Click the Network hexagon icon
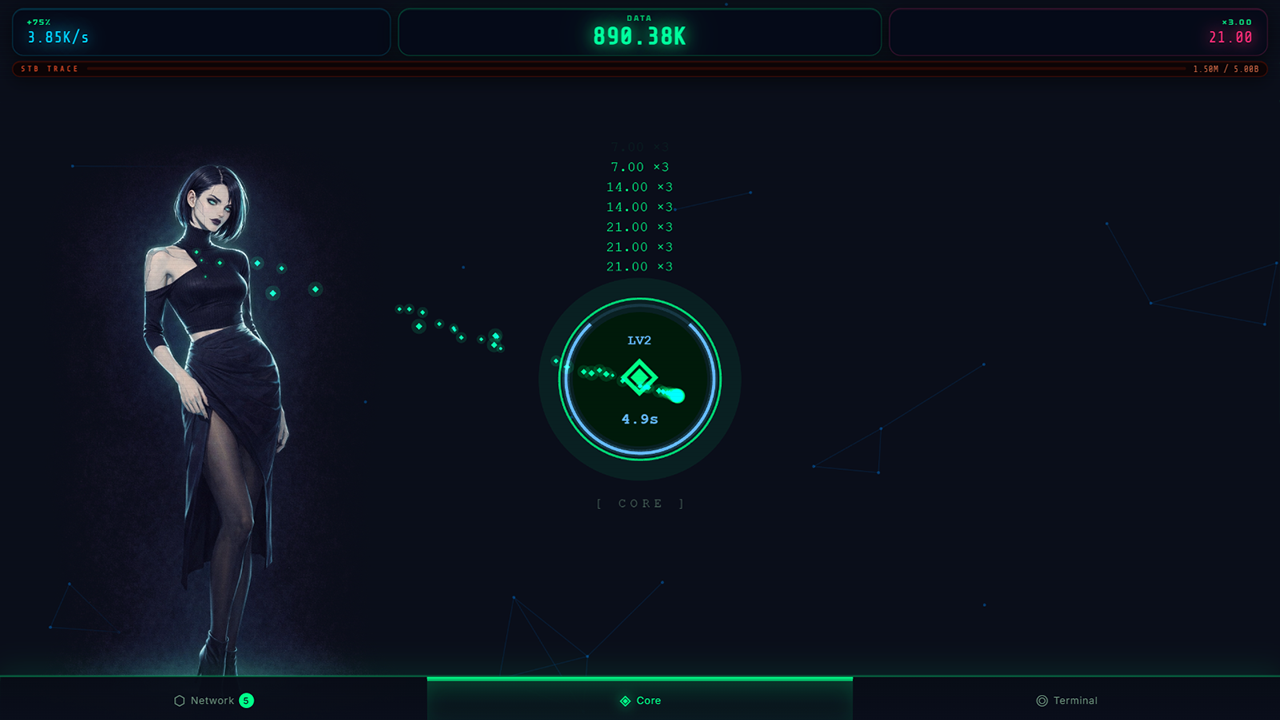 click(x=180, y=700)
